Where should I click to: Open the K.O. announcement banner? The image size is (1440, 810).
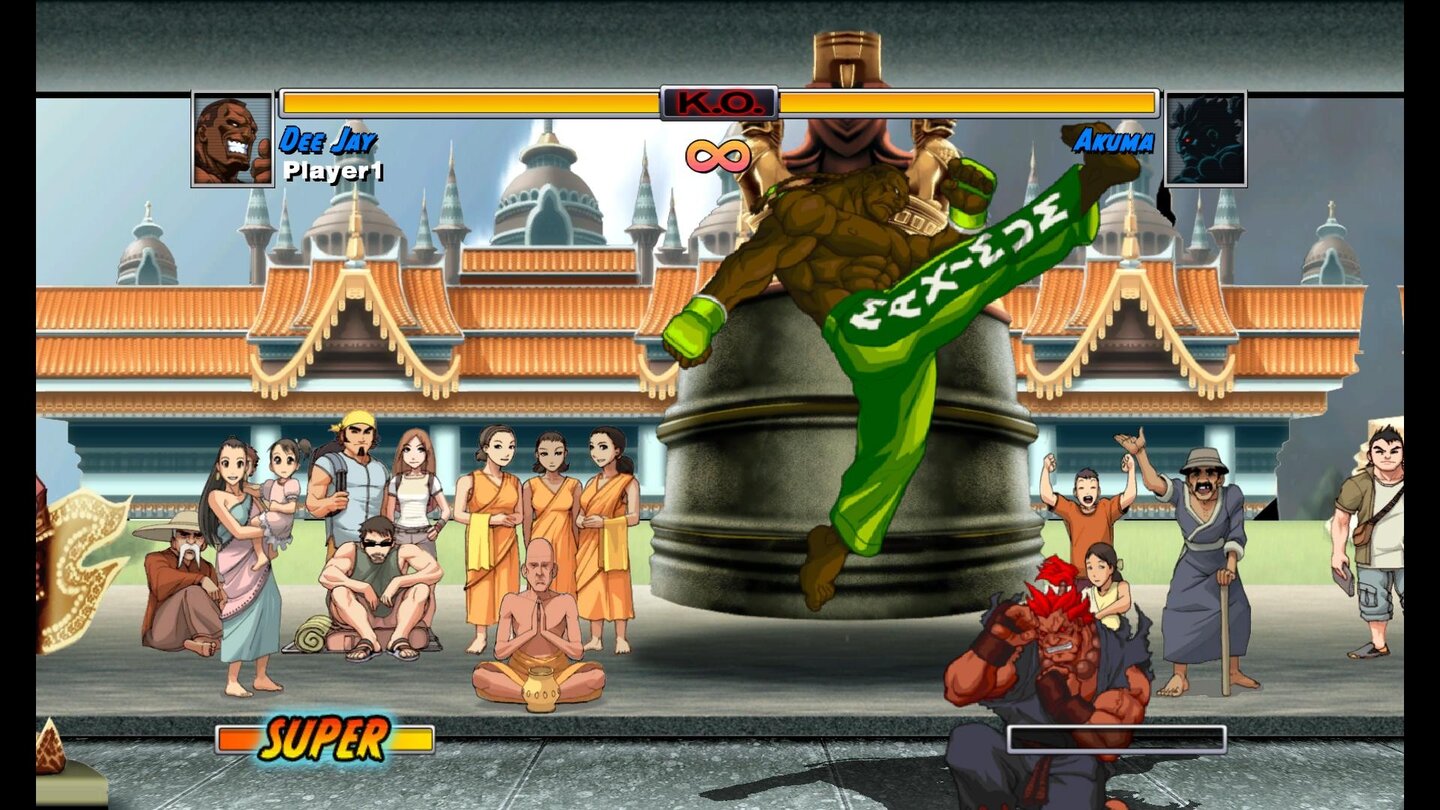click(x=719, y=101)
